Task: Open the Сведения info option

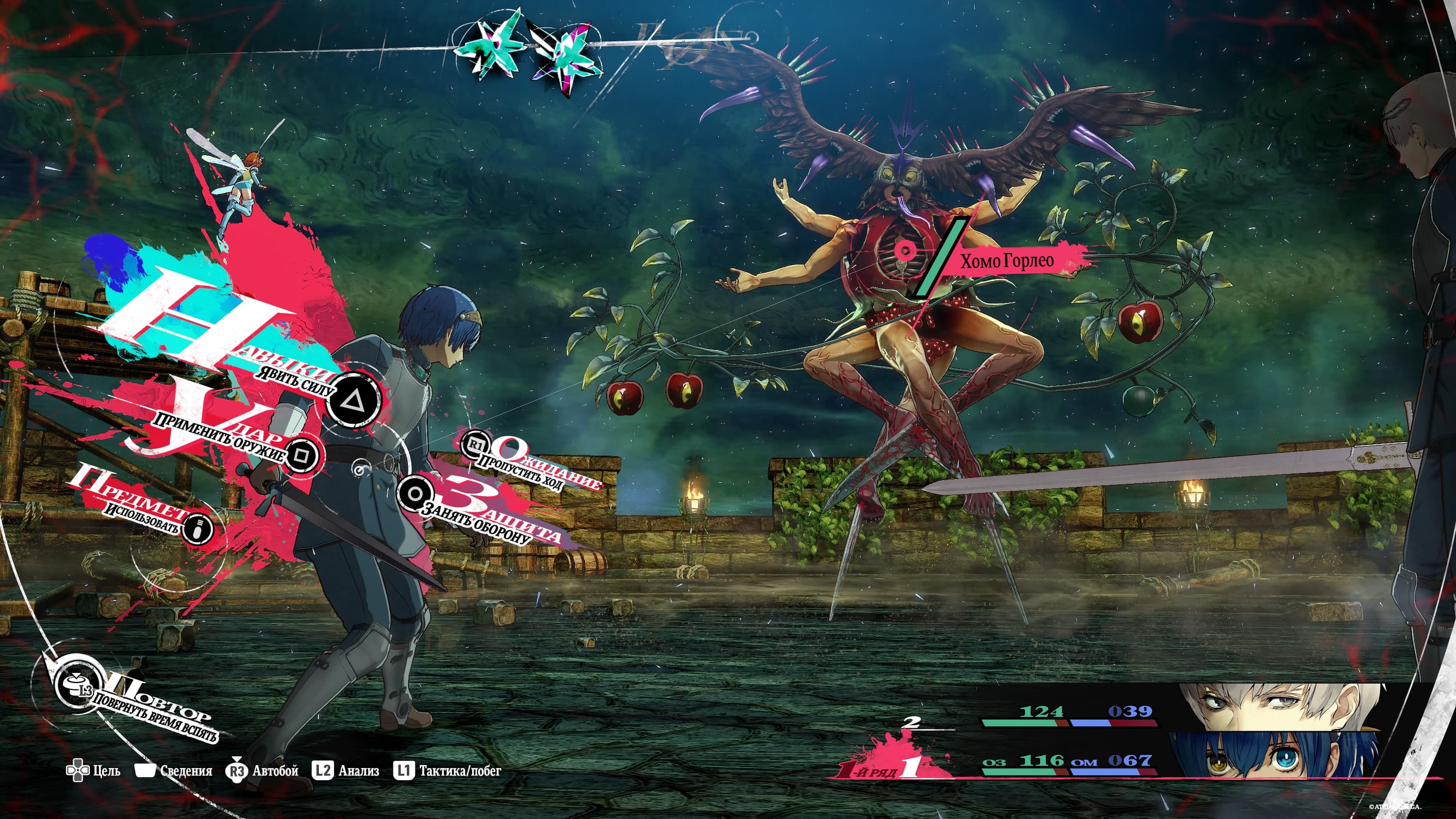Action: tap(174, 771)
